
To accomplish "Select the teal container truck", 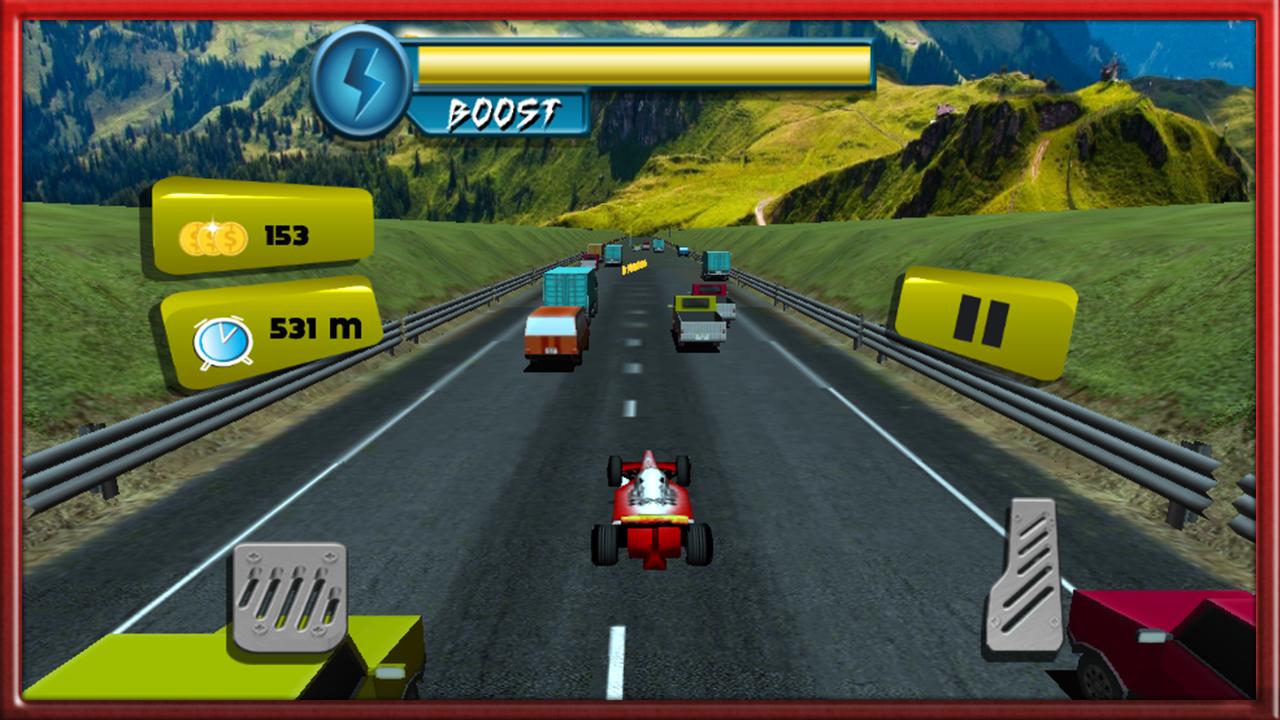I will point(564,285).
